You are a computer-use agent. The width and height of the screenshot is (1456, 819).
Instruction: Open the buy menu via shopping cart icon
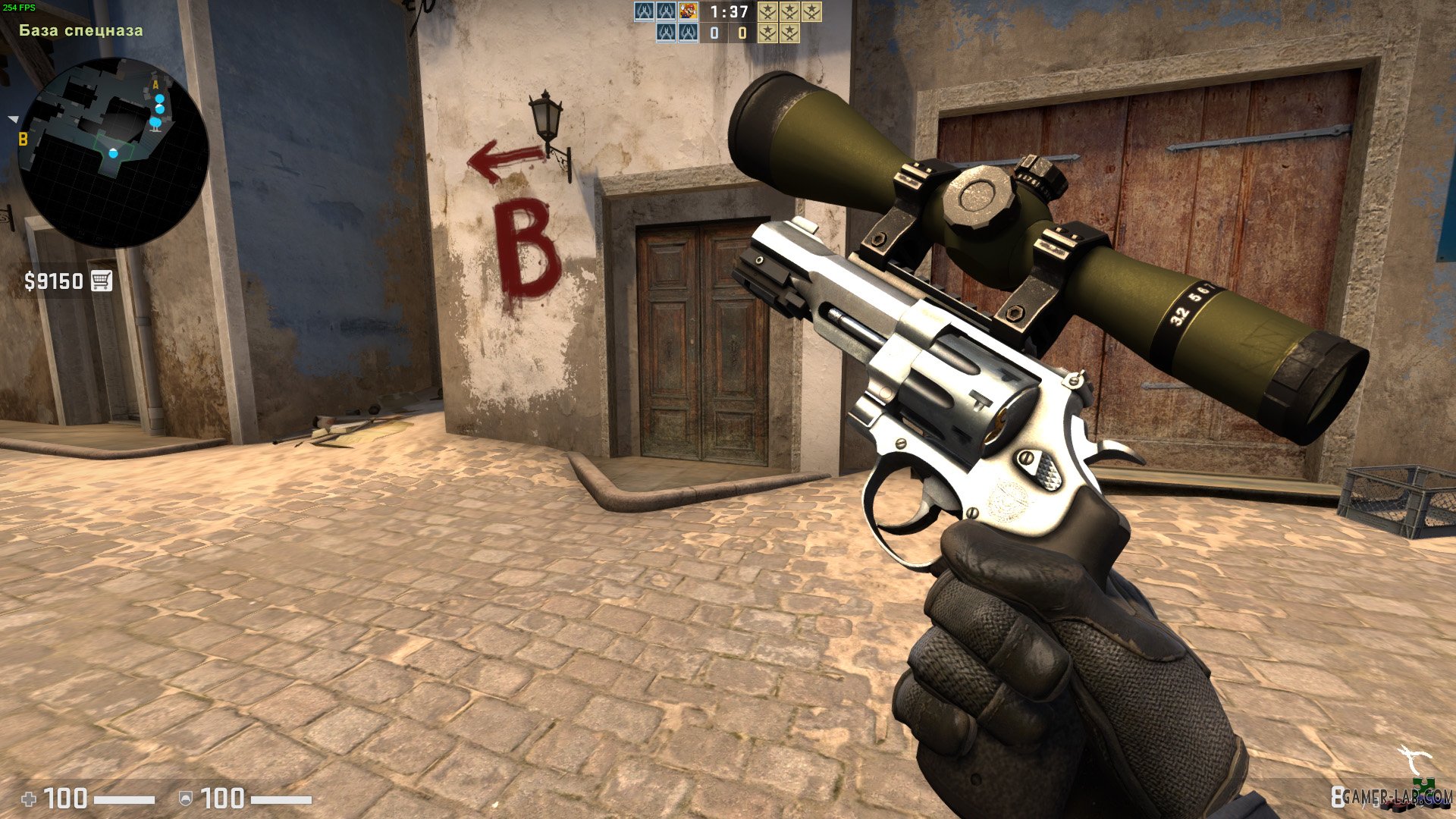(x=103, y=281)
